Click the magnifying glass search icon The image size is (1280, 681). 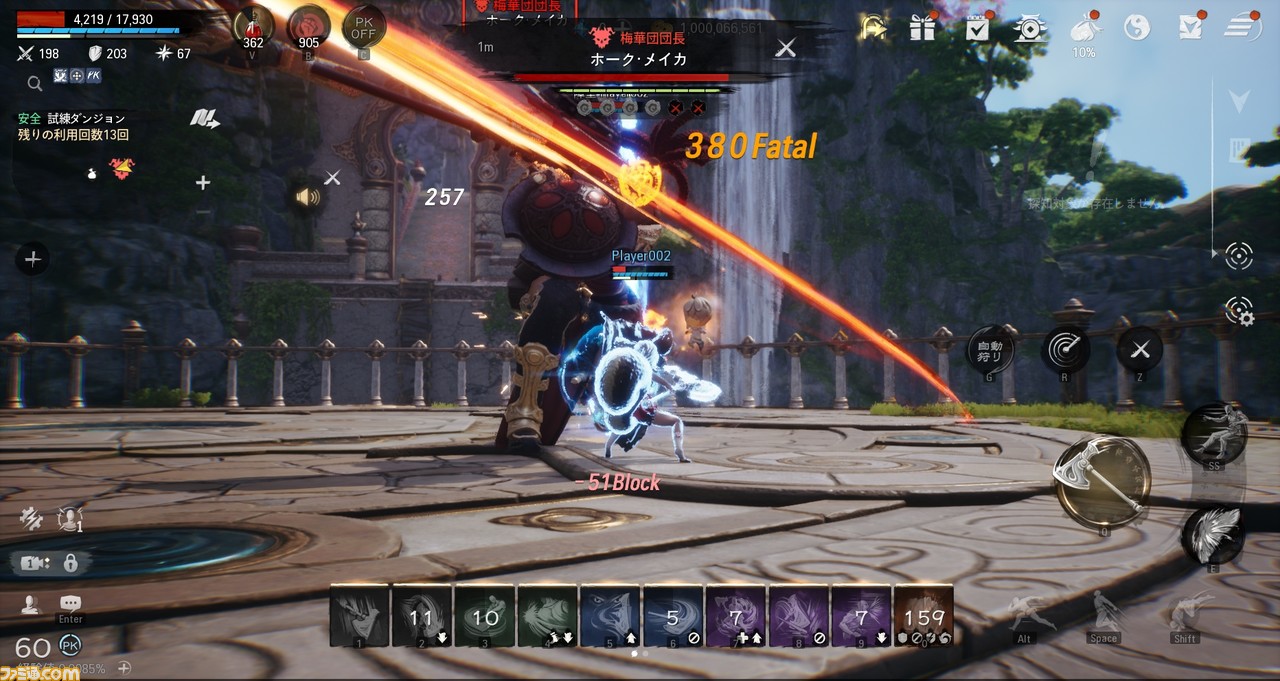(34, 83)
